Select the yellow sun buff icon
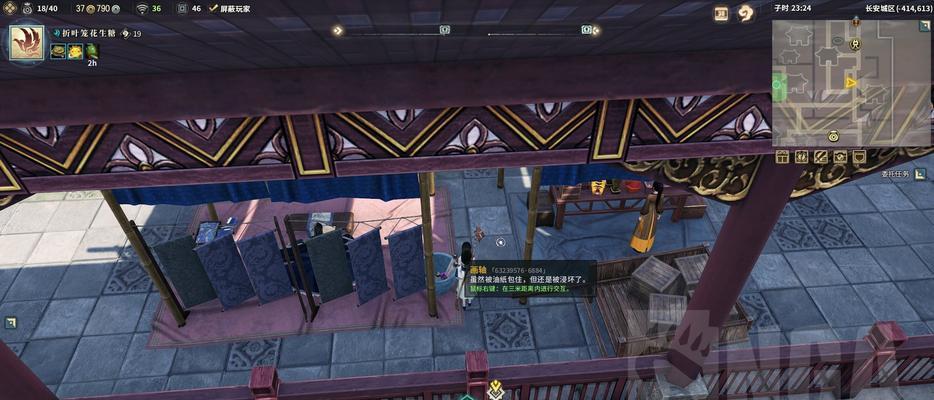The width and height of the screenshot is (934, 400). [x=75, y=51]
